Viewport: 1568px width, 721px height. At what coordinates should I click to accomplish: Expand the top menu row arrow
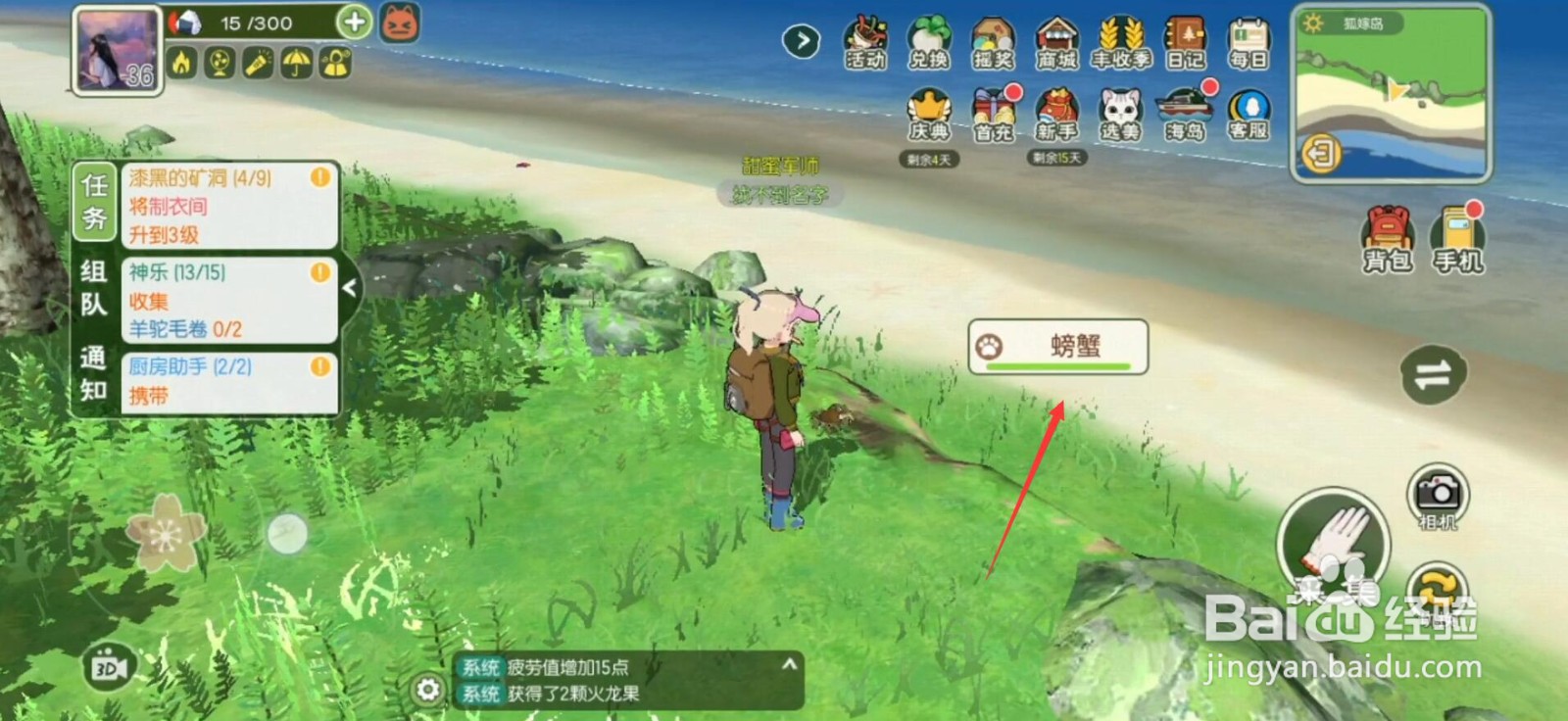click(801, 43)
